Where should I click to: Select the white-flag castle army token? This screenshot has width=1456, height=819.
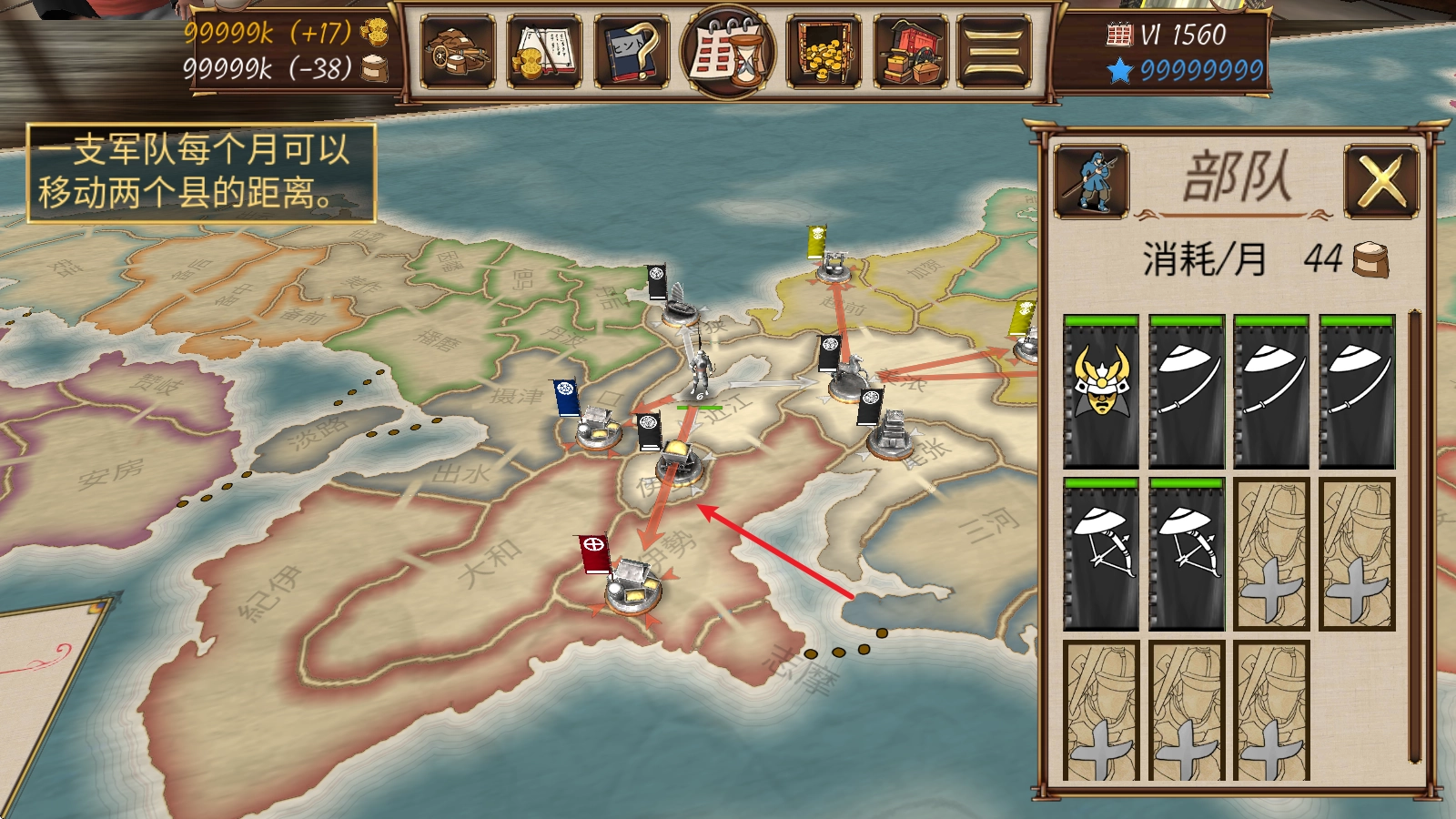[890, 435]
